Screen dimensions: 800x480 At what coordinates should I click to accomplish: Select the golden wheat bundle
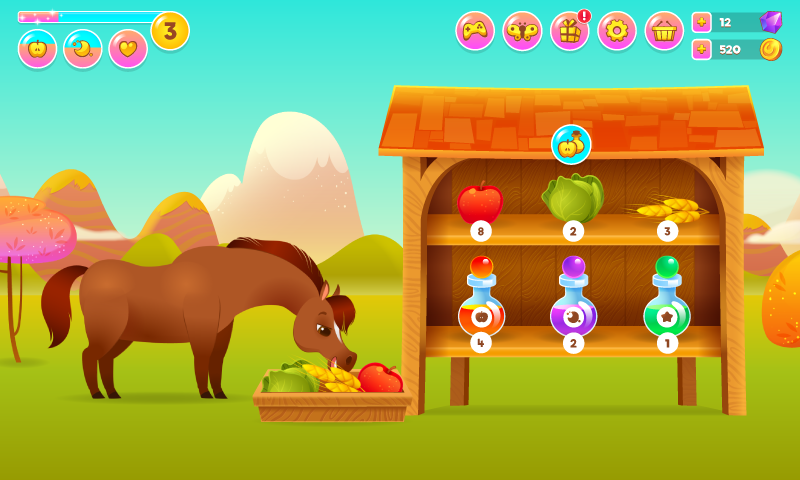point(667,208)
